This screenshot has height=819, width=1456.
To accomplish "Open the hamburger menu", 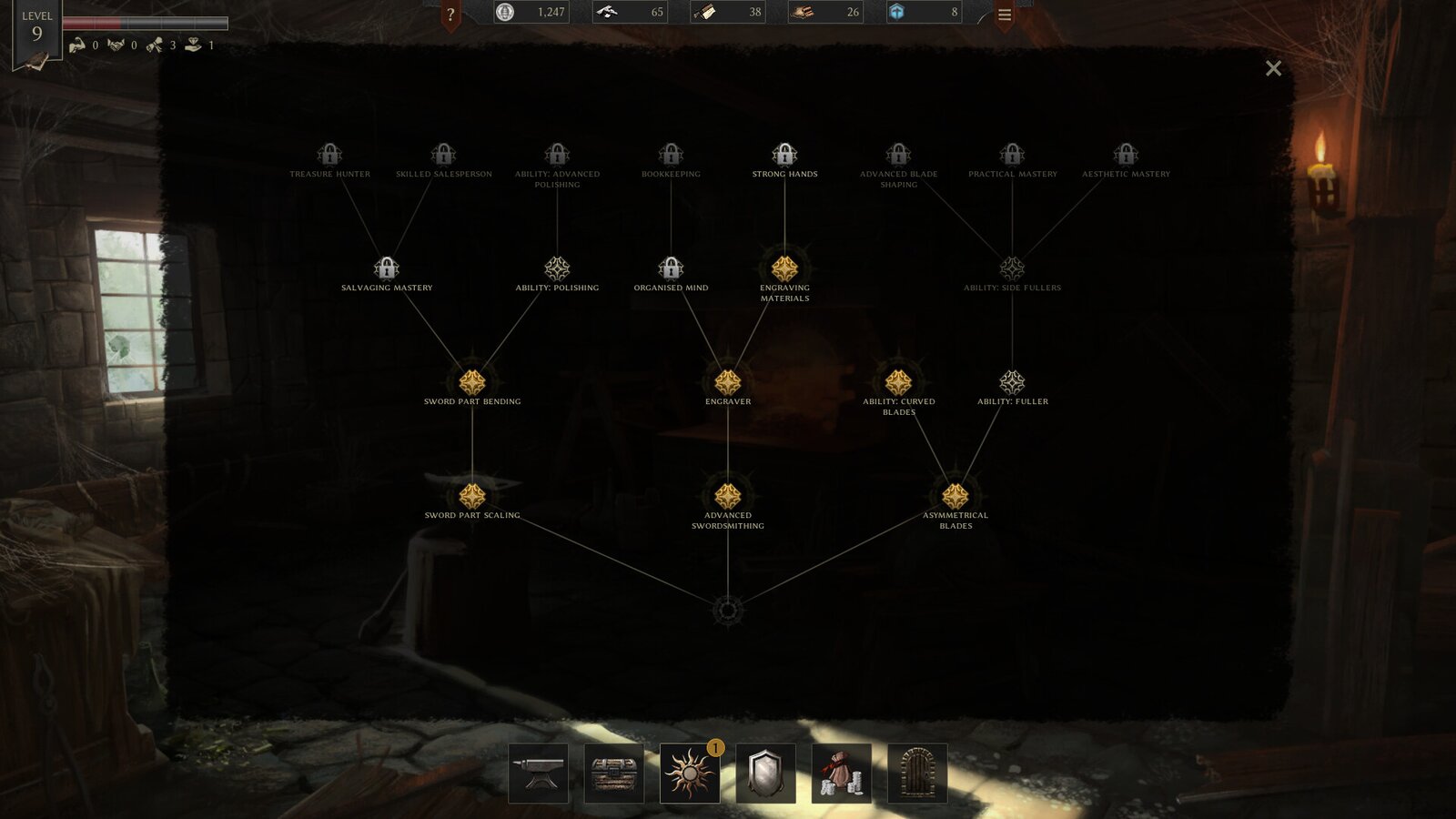I will coord(1005,15).
